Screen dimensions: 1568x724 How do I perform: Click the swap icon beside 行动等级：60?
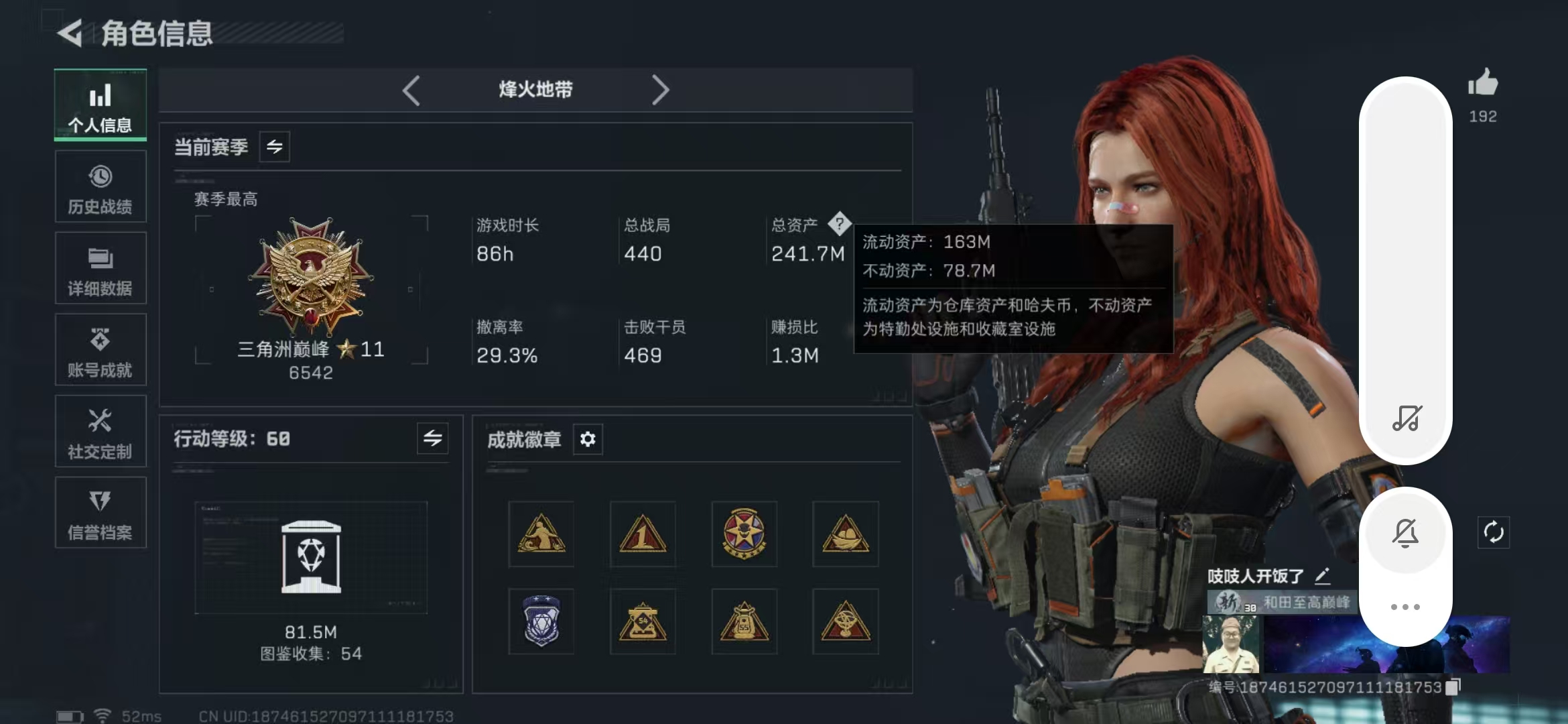pos(433,439)
